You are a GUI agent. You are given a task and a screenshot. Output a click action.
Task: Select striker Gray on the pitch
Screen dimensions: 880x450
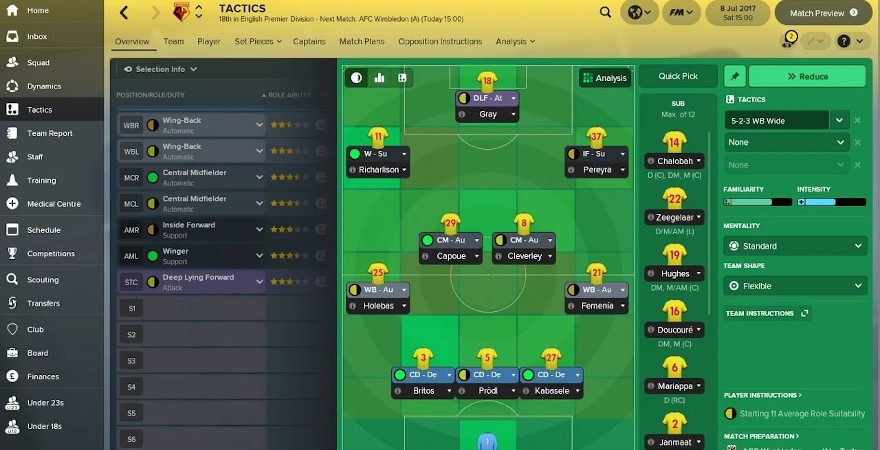pyautogui.click(x=488, y=114)
